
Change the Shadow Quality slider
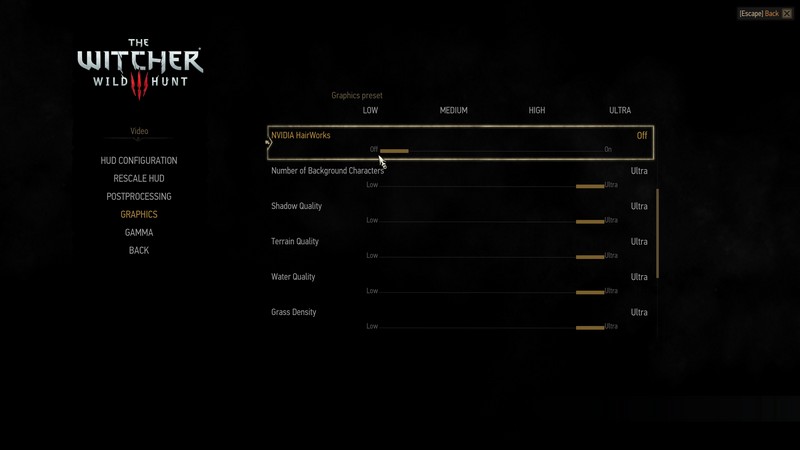coord(491,221)
